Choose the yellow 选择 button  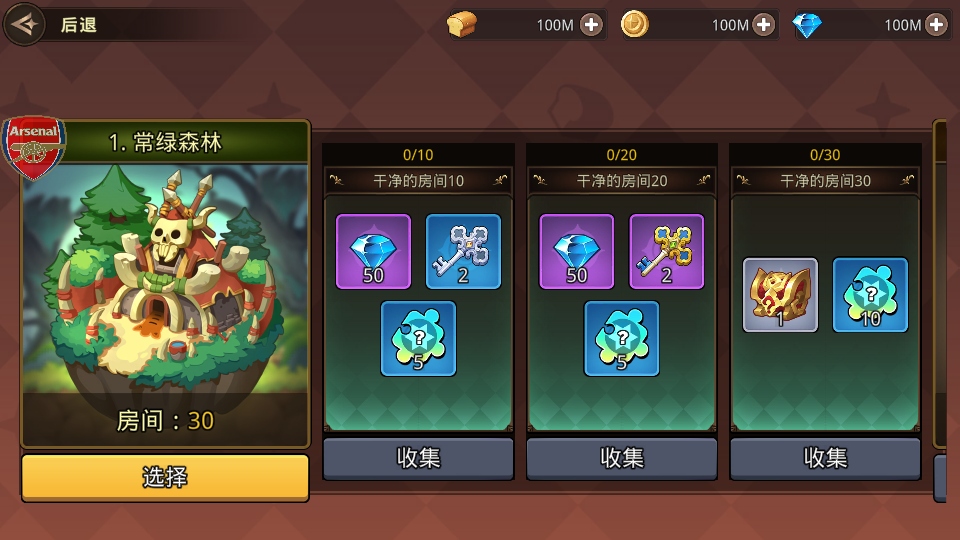tap(165, 477)
